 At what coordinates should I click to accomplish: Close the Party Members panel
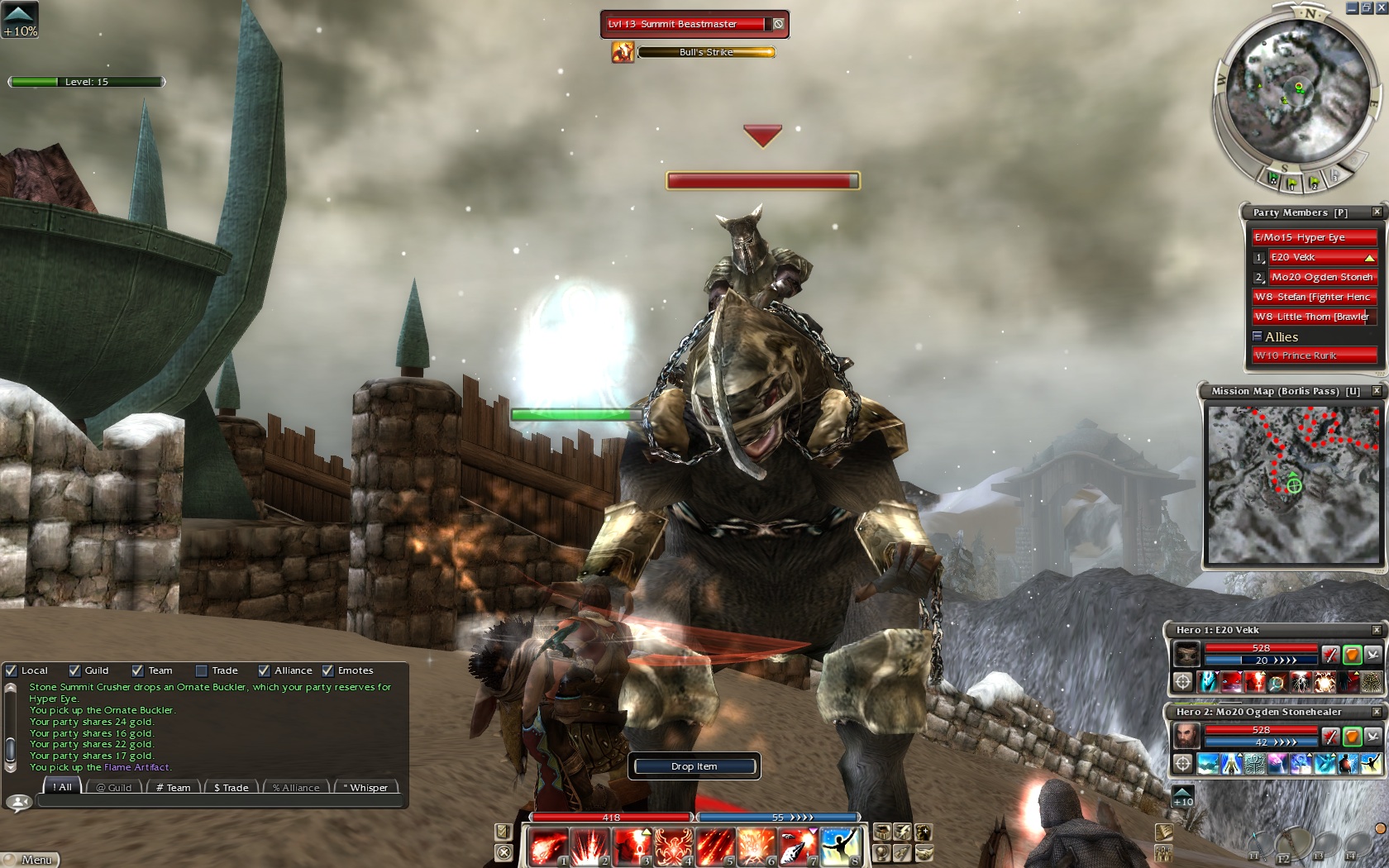click(x=1377, y=212)
